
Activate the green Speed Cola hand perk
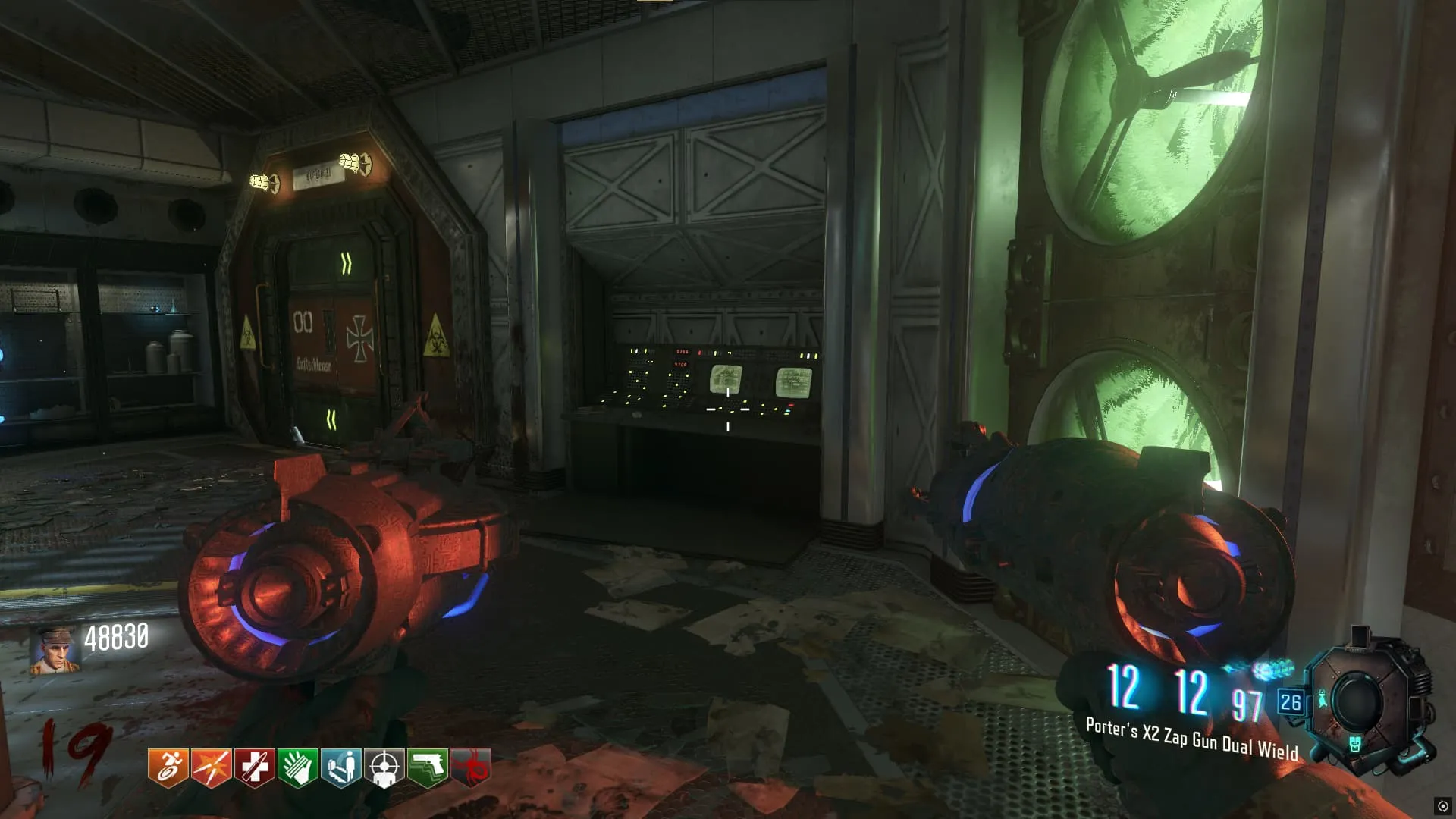pyautogui.click(x=297, y=767)
